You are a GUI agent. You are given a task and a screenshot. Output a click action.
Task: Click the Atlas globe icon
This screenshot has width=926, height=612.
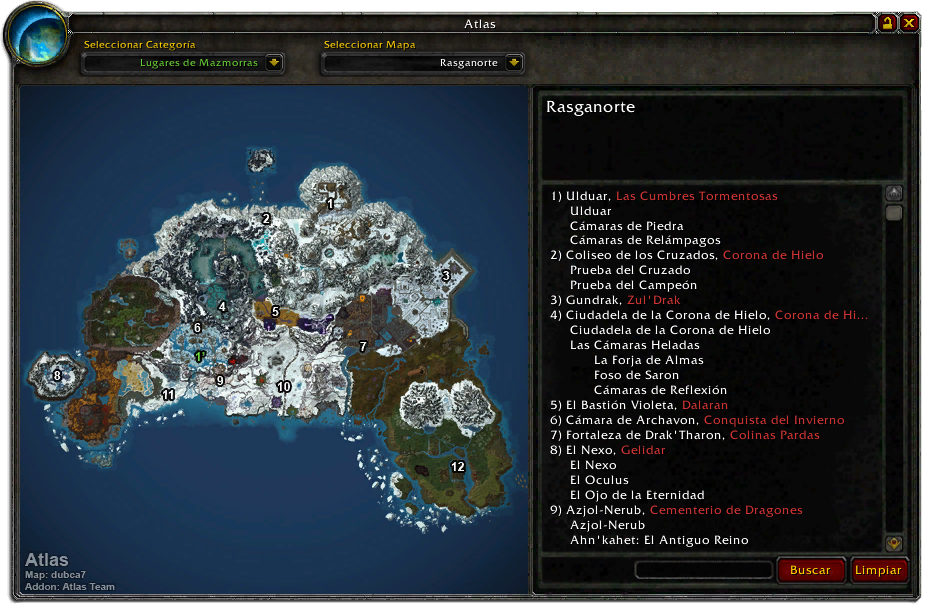click(37, 36)
